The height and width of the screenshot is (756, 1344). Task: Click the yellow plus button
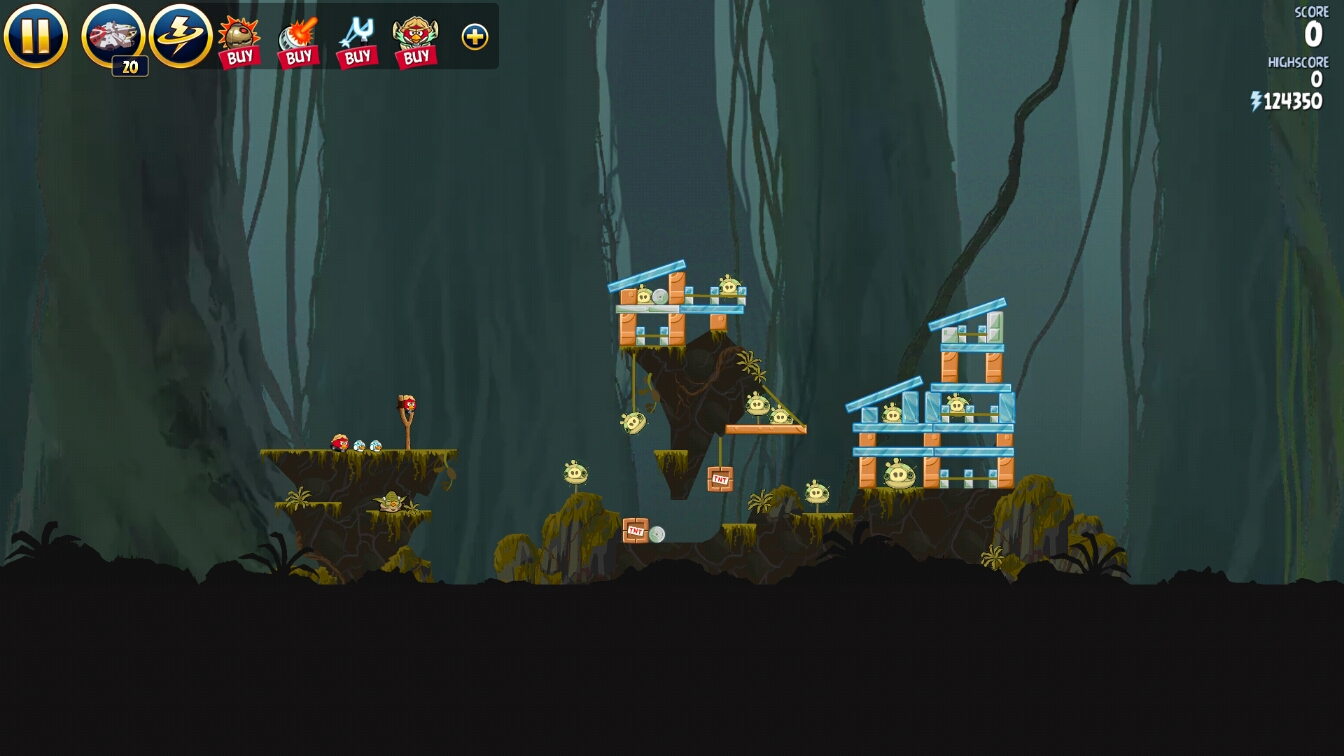tap(475, 37)
